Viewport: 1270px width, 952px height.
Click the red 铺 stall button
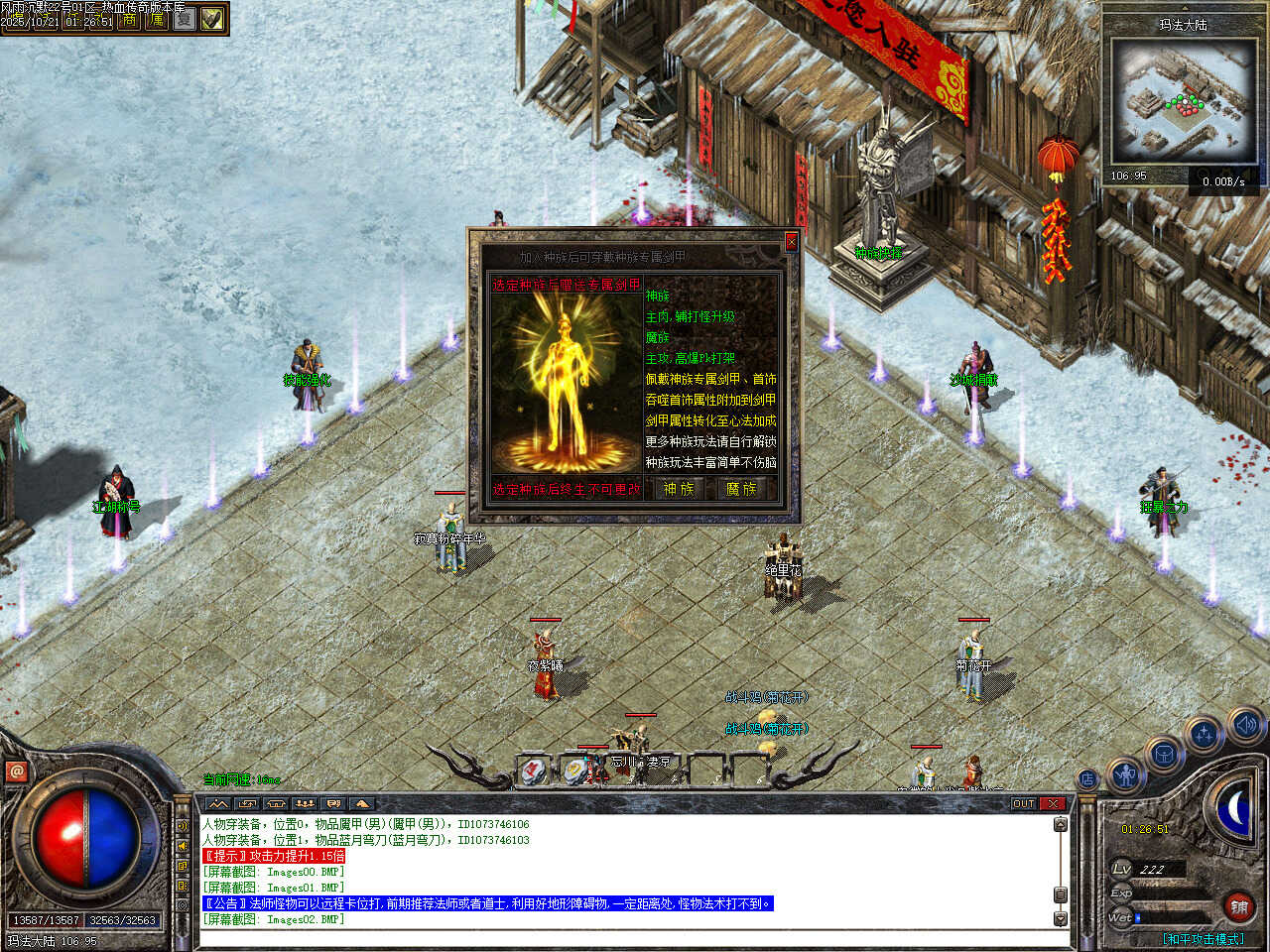click(x=1239, y=906)
